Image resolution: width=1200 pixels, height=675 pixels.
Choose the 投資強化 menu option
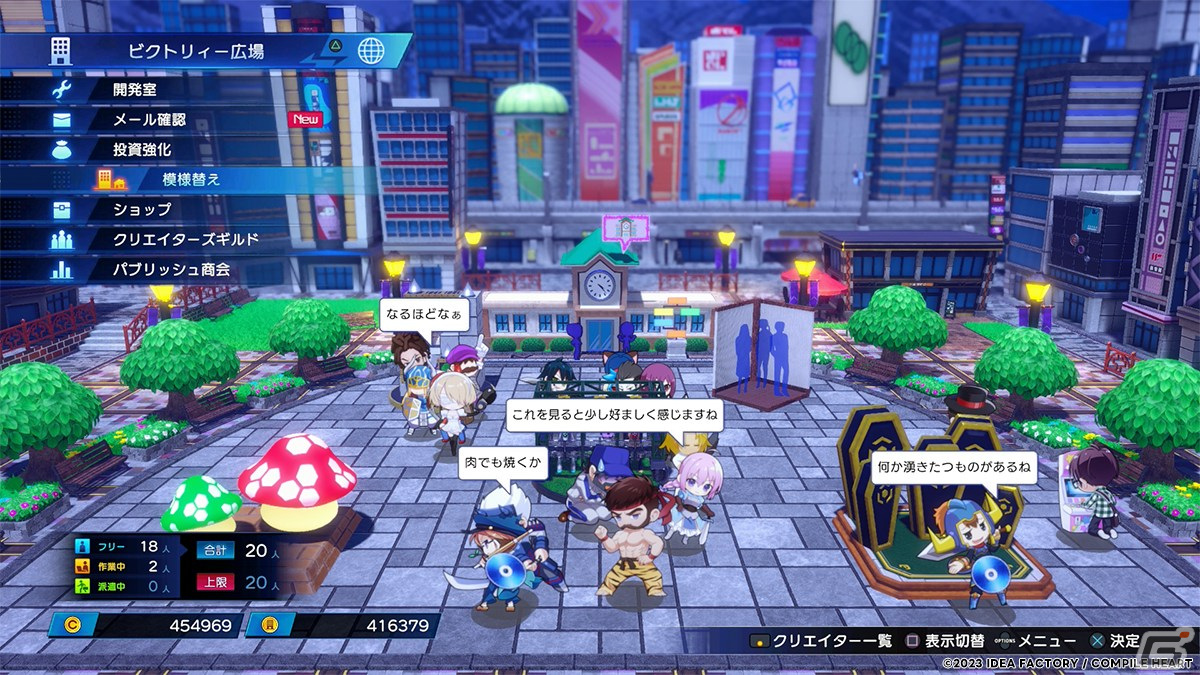[x=142, y=149]
